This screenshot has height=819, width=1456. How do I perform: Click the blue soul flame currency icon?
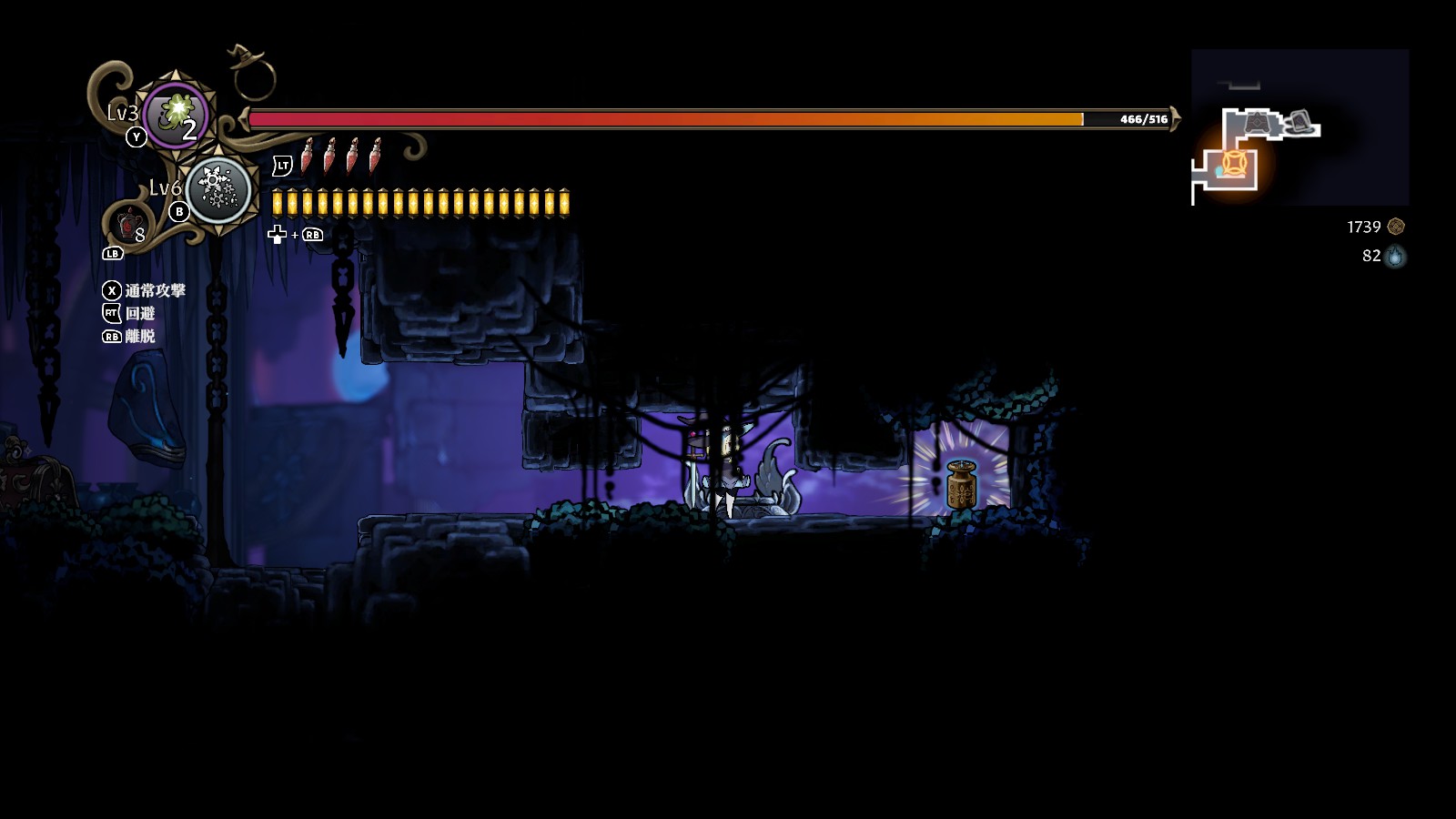point(1395,257)
